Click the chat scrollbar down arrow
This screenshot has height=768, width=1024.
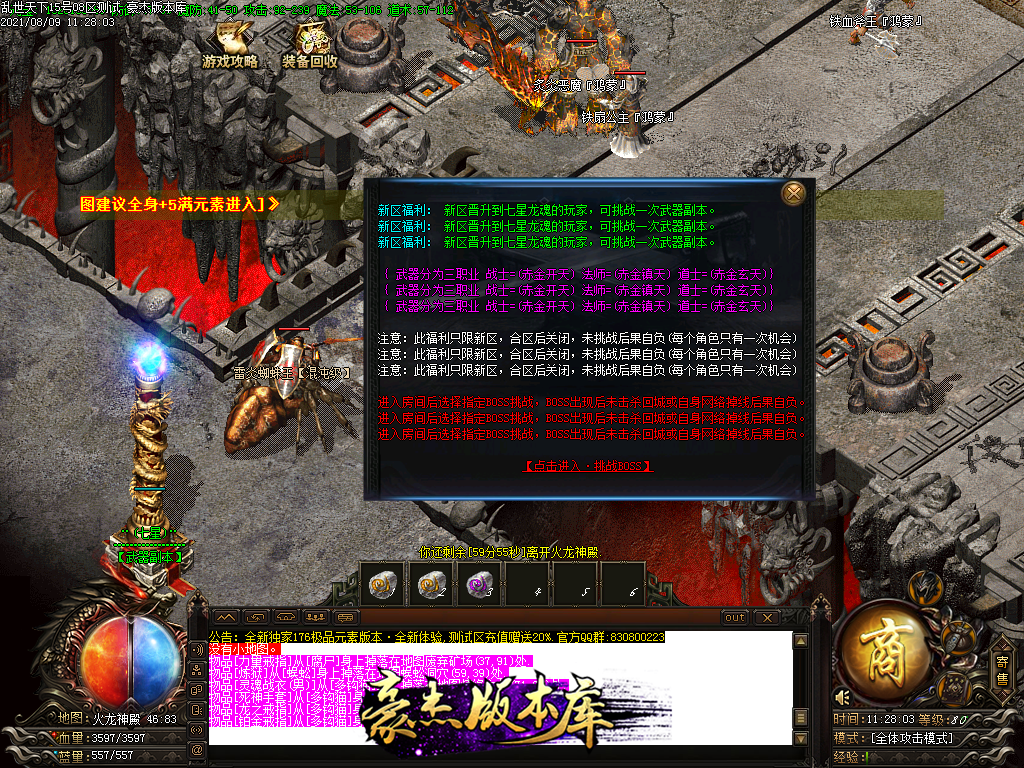pyautogui.click(x=799, y=738)
